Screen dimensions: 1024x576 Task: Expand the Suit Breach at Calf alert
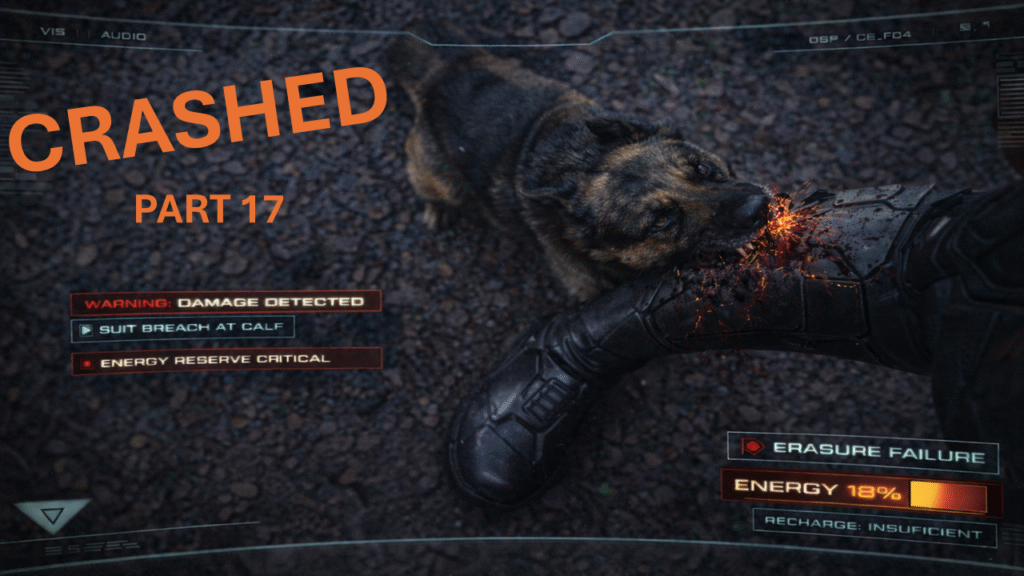[182, 328]
